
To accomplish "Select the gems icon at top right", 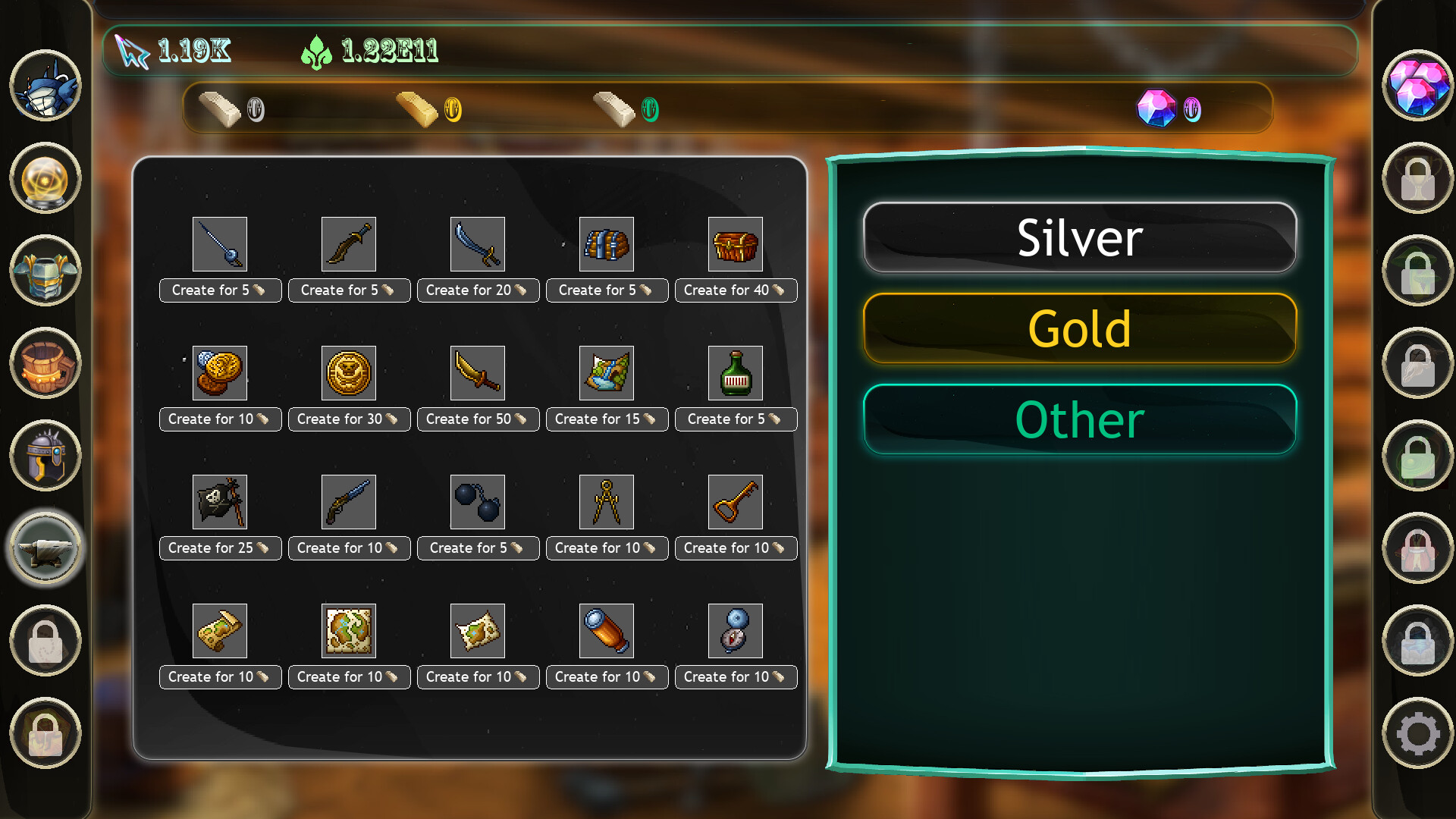I will coord(1418,87).
